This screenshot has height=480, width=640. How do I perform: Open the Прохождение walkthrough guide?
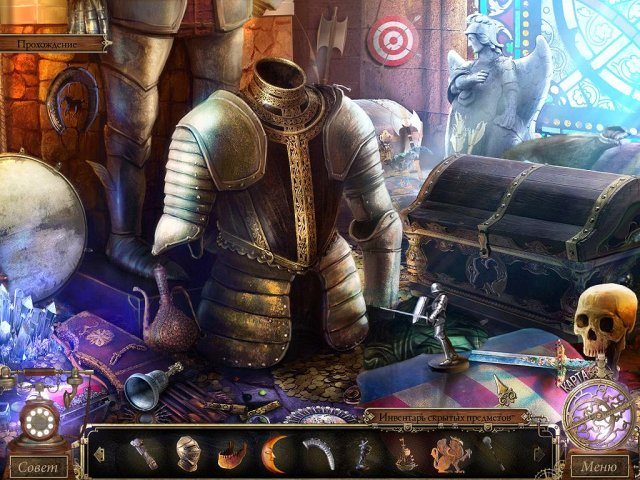click(x=52, y=44)
